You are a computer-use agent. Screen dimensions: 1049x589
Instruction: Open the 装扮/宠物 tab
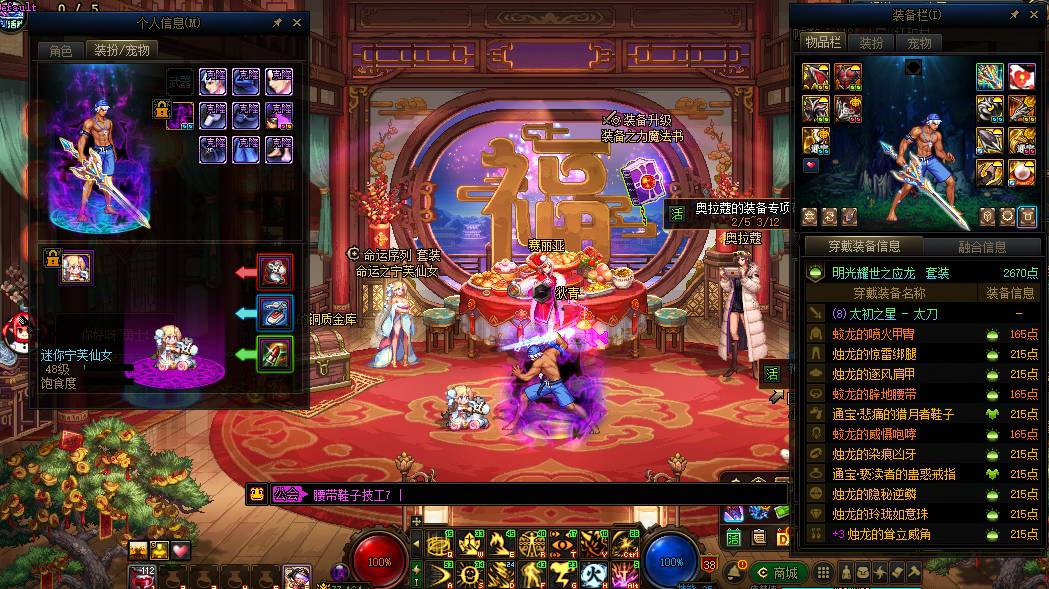(122, 50)
